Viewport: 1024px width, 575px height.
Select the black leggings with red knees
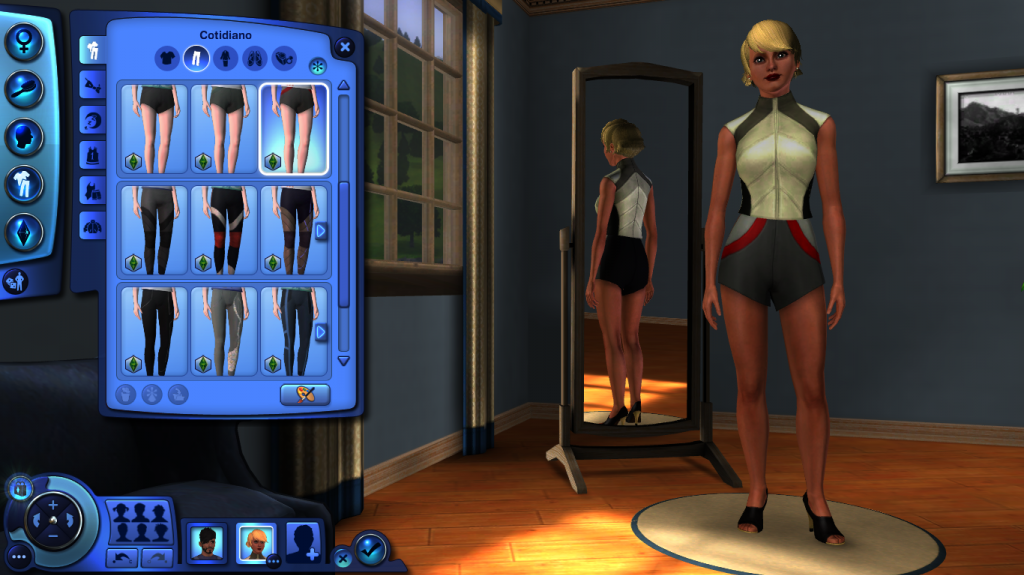(224, 229)
